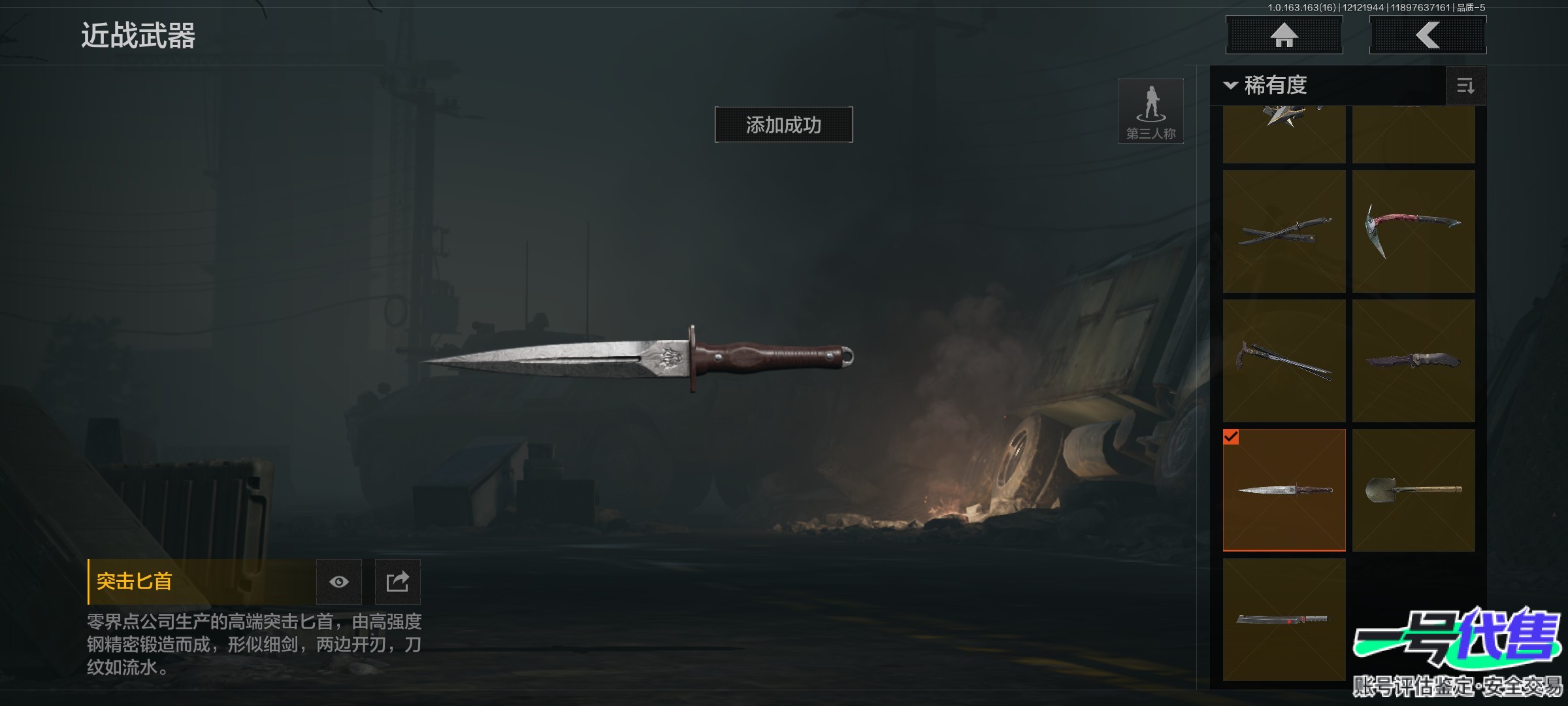Choose the red scythe weapon slot
This screenshot has width=1568, height=706.
coord(1413,231)
